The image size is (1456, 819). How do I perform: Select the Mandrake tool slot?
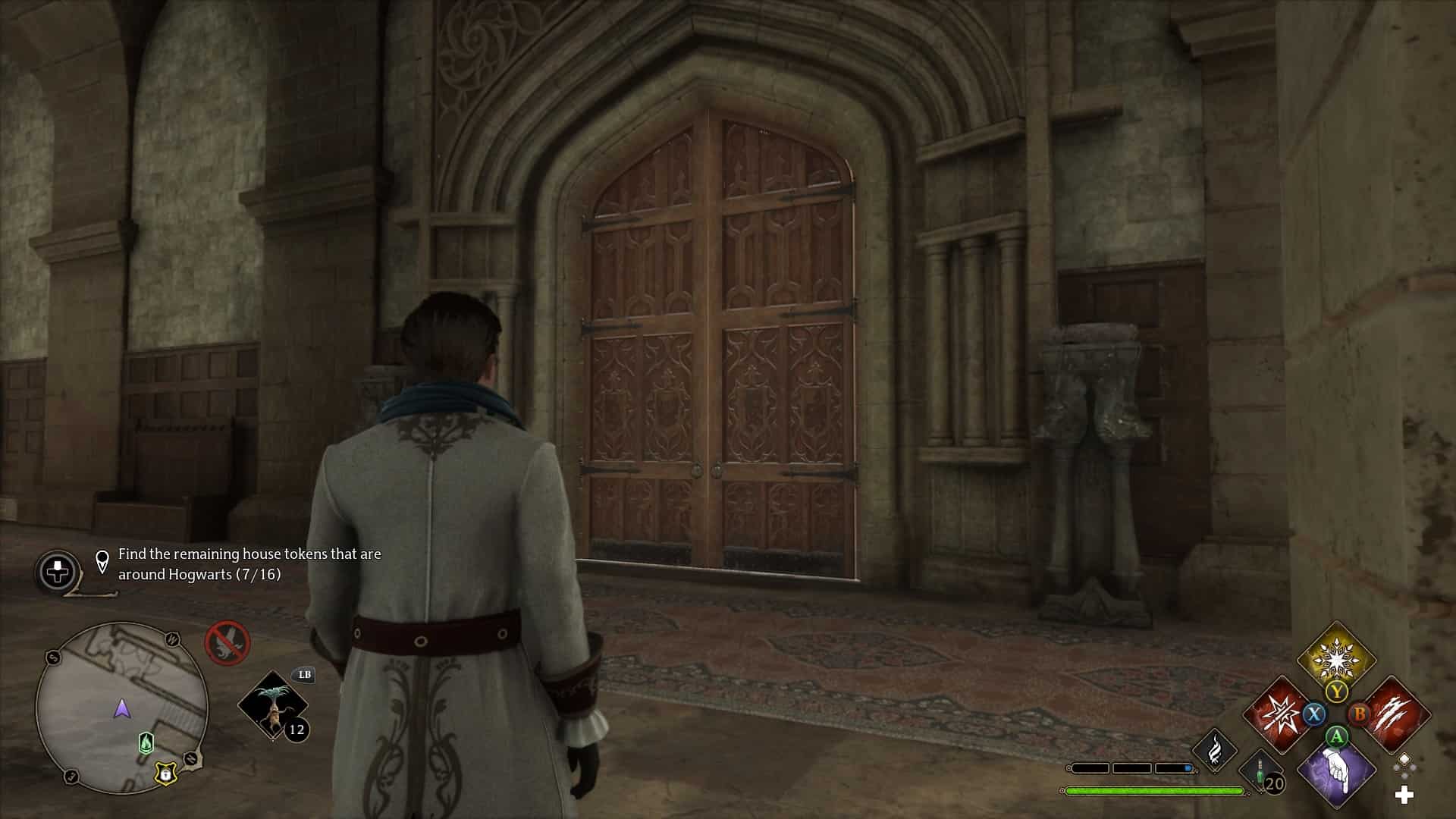(x=272, y=705)
